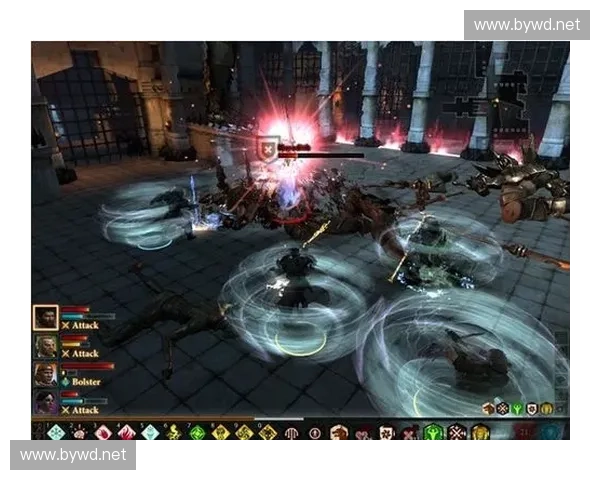Use the teal lyrium potion slot
Image resolution: width=600 pixels, height=480 pixels.
point(551,432)
